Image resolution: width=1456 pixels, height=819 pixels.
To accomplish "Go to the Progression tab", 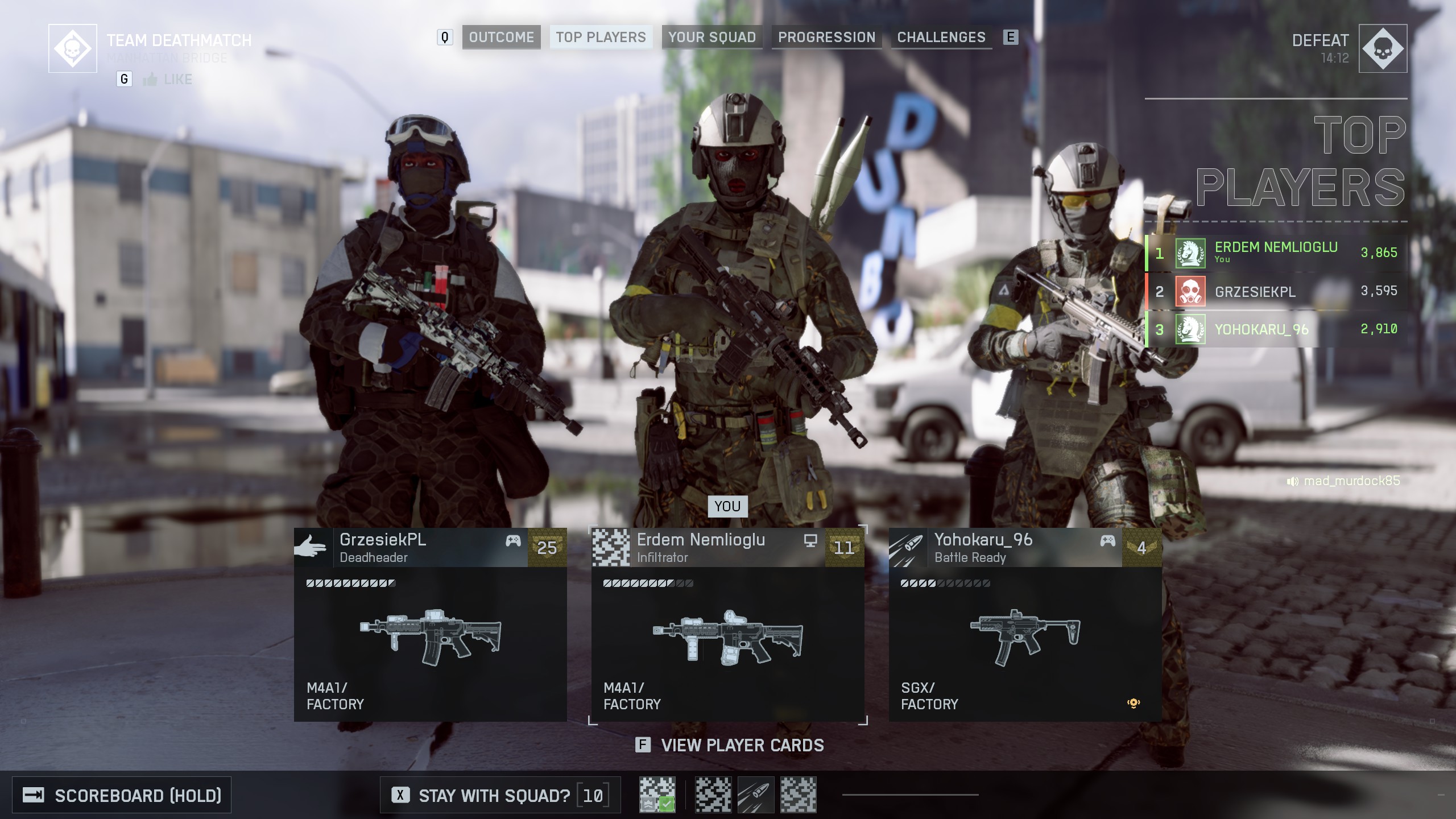I will coord(826,38).
